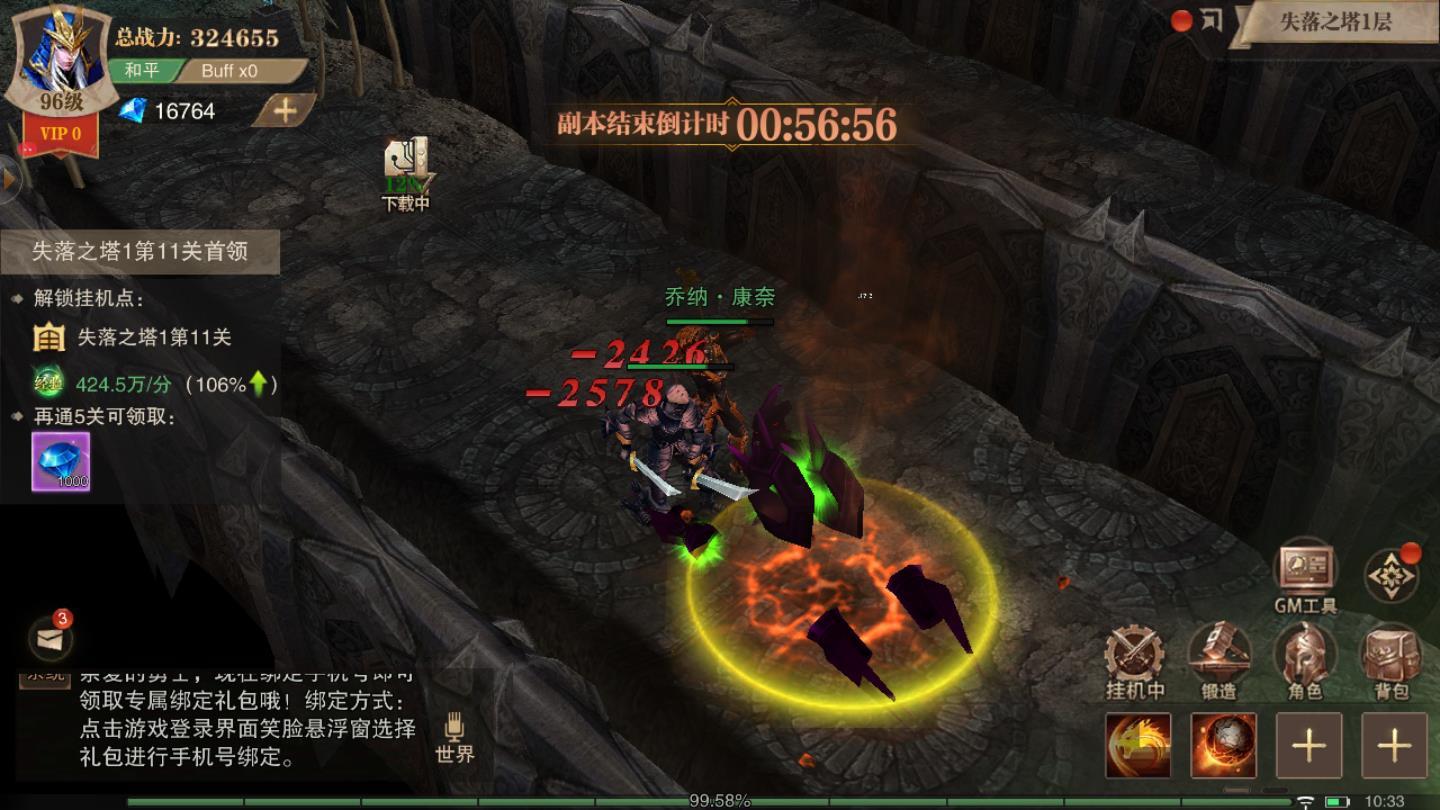Open the Buff x0 list
The width and height of the screenshot is (1440, 810).
[x=230, y=71]
